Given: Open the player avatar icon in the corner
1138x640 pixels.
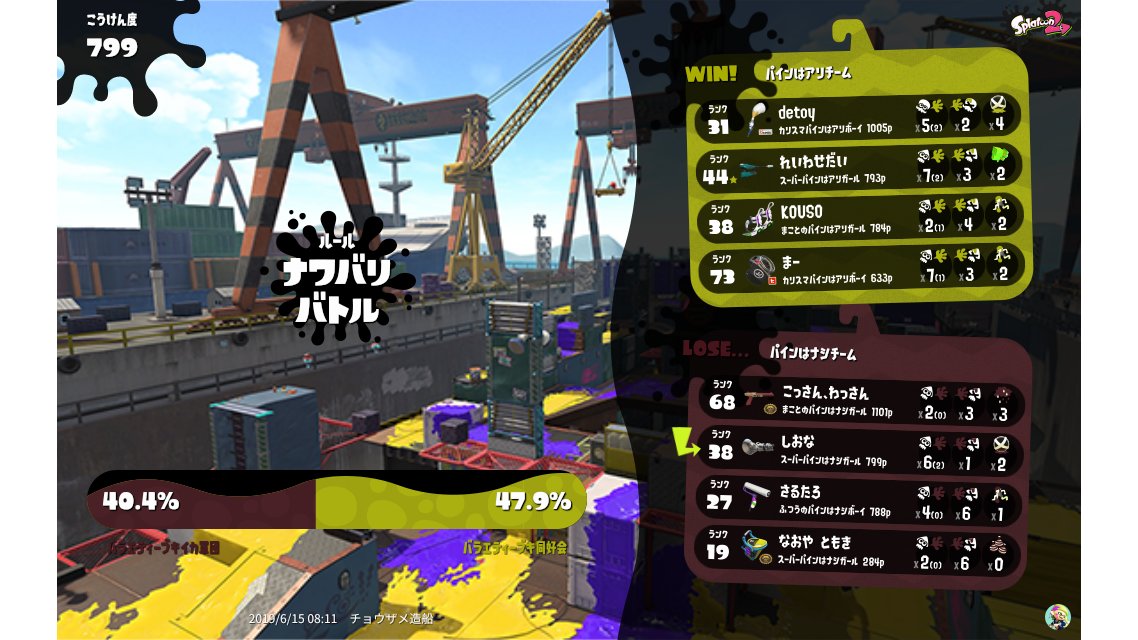Looking at the screenshot, I should (1057, 616).
